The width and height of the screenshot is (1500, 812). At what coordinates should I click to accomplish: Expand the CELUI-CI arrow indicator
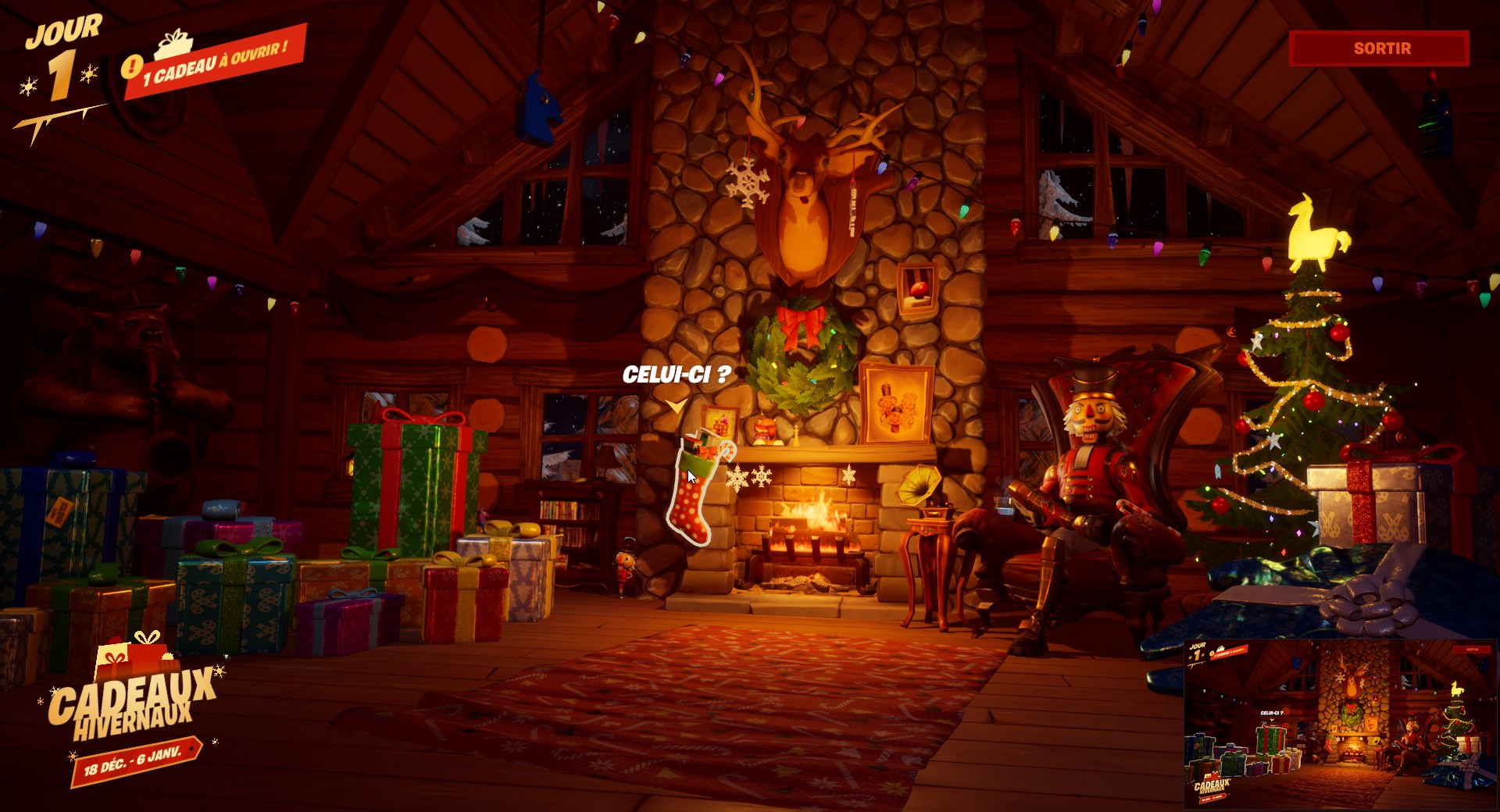point(675,404)
